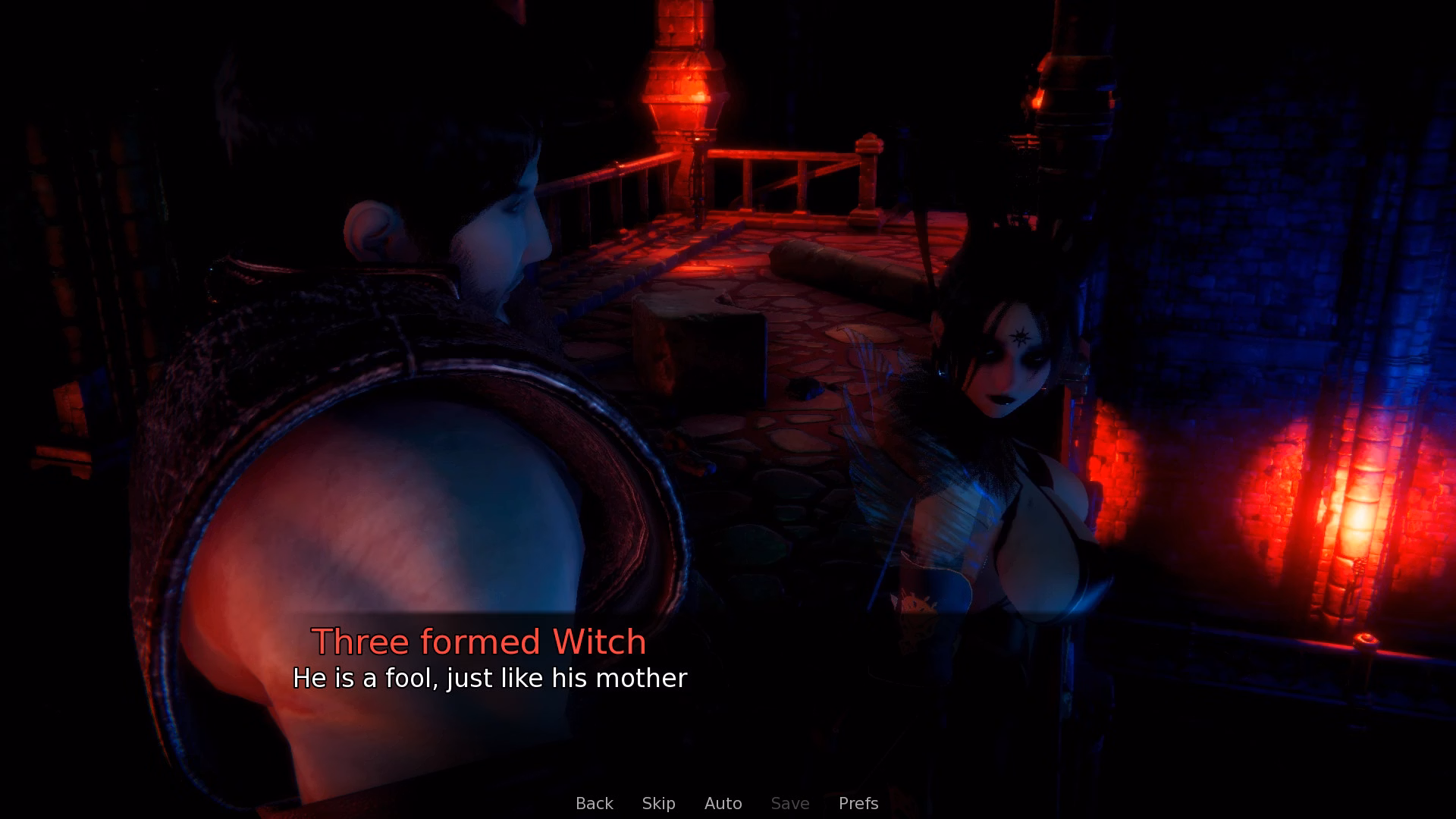Click the line He is a fool text
This screenshot has width=1456, height=819.
491,679
